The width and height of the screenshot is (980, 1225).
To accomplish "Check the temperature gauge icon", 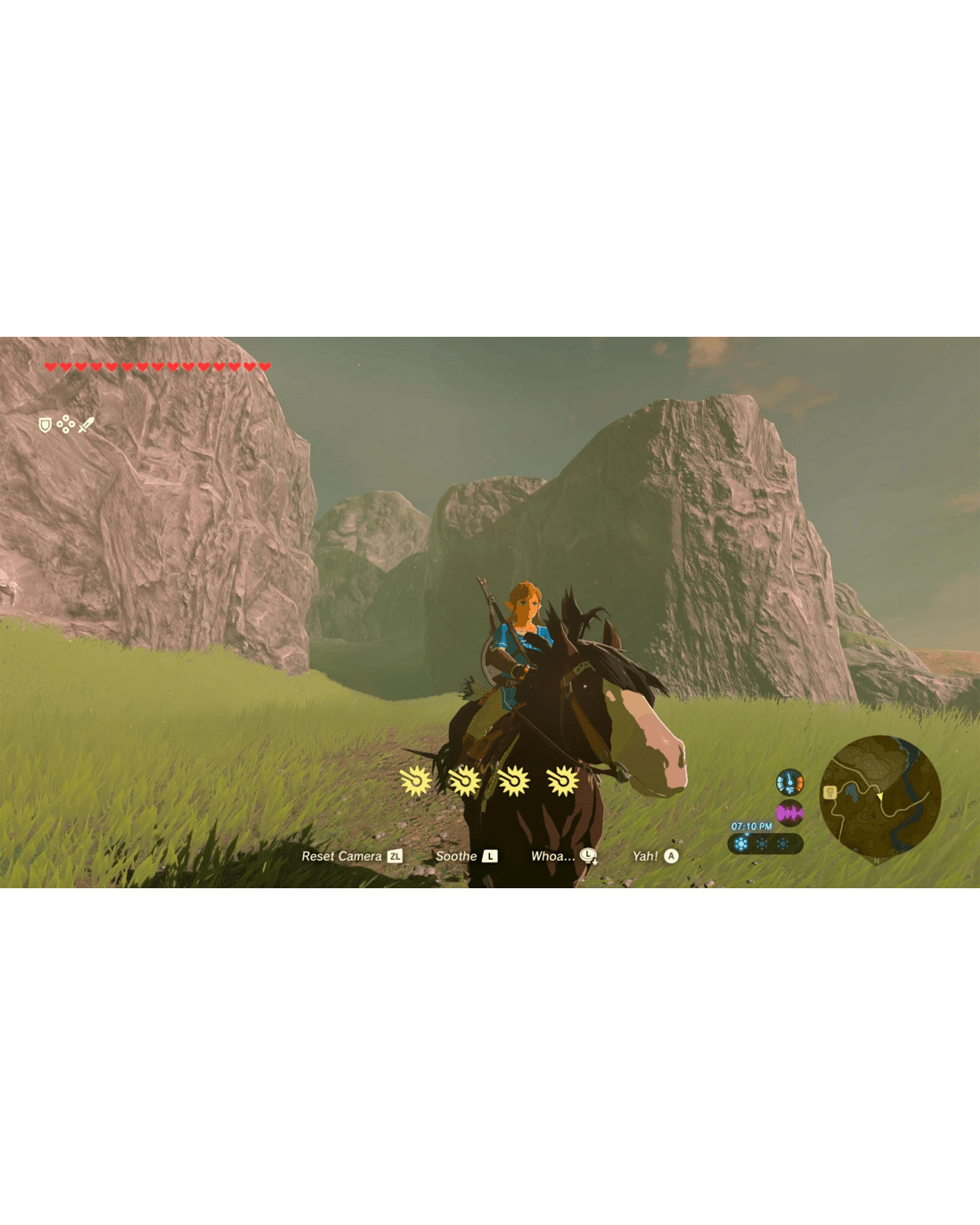I will [x=789, y=782].
